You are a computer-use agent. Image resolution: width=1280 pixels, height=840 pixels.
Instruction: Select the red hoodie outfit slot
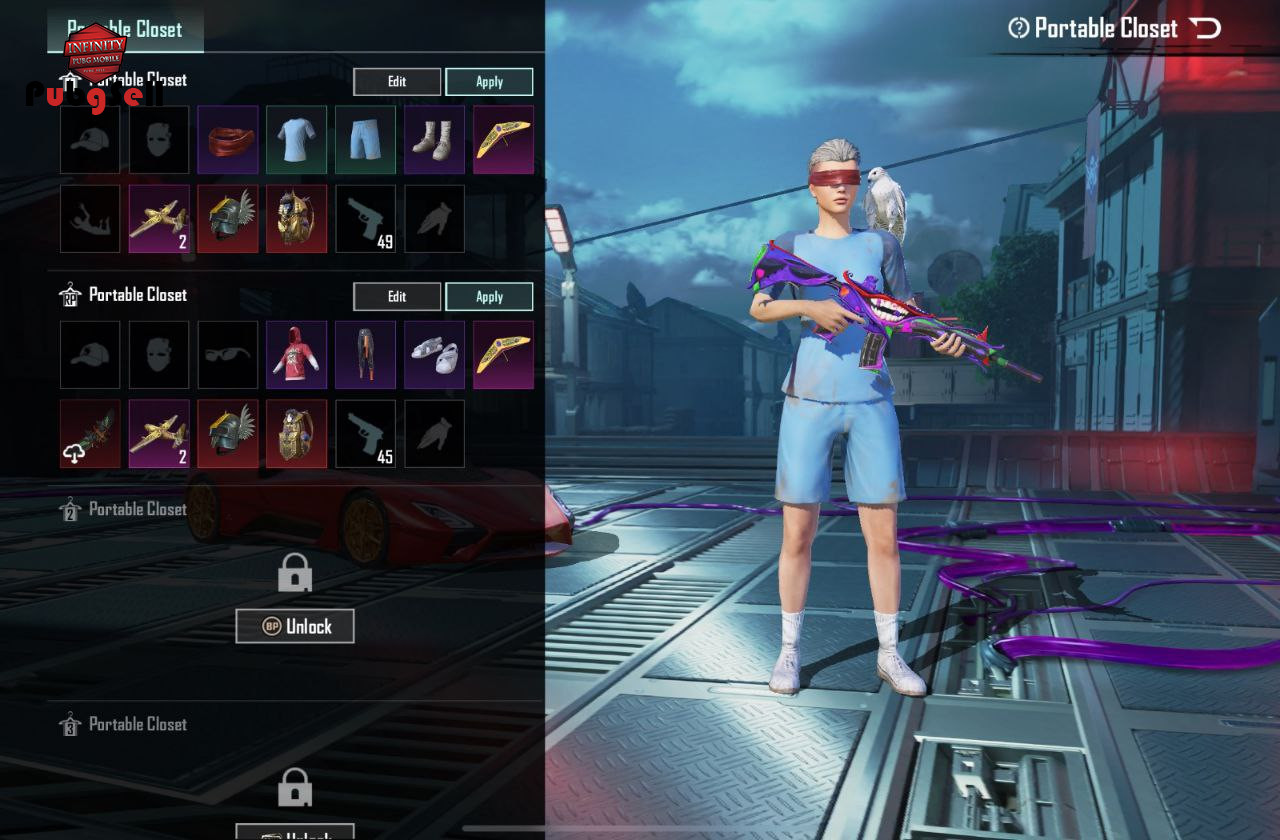pyautogui.click(x=297, y=355)
